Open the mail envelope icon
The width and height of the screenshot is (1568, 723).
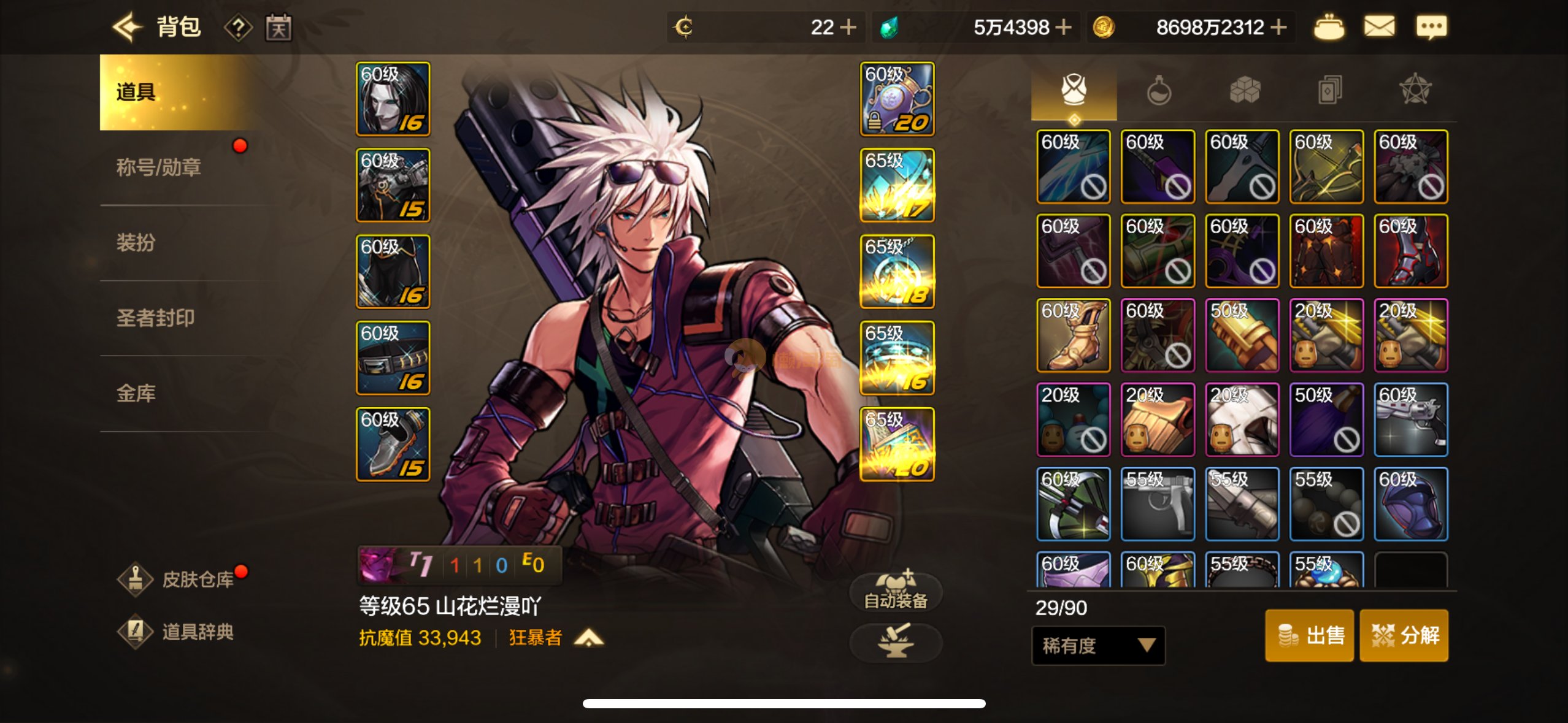(x=1379, y=27)
